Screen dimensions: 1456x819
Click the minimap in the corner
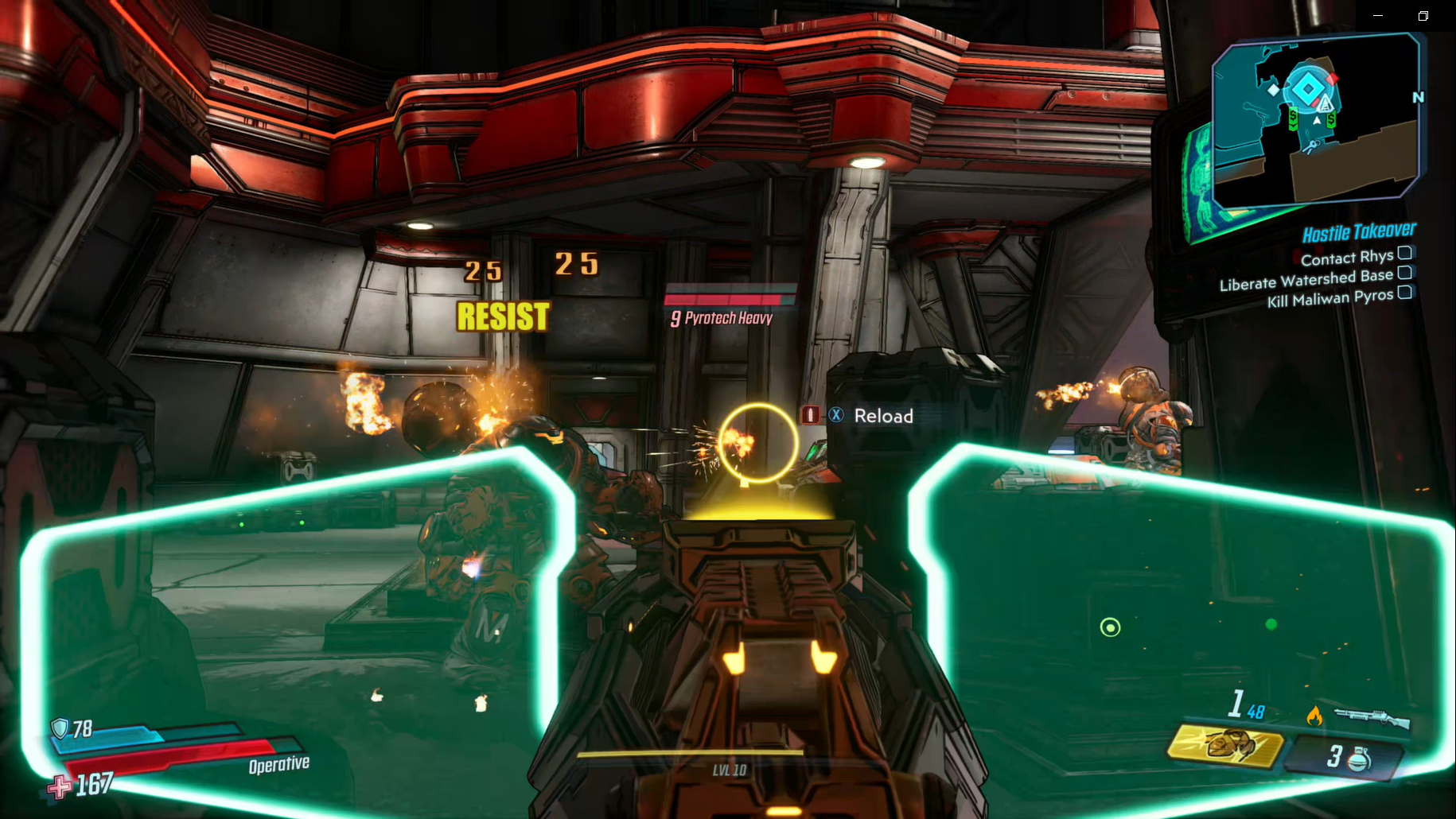pyautogui.click(x=1316, y=119)
